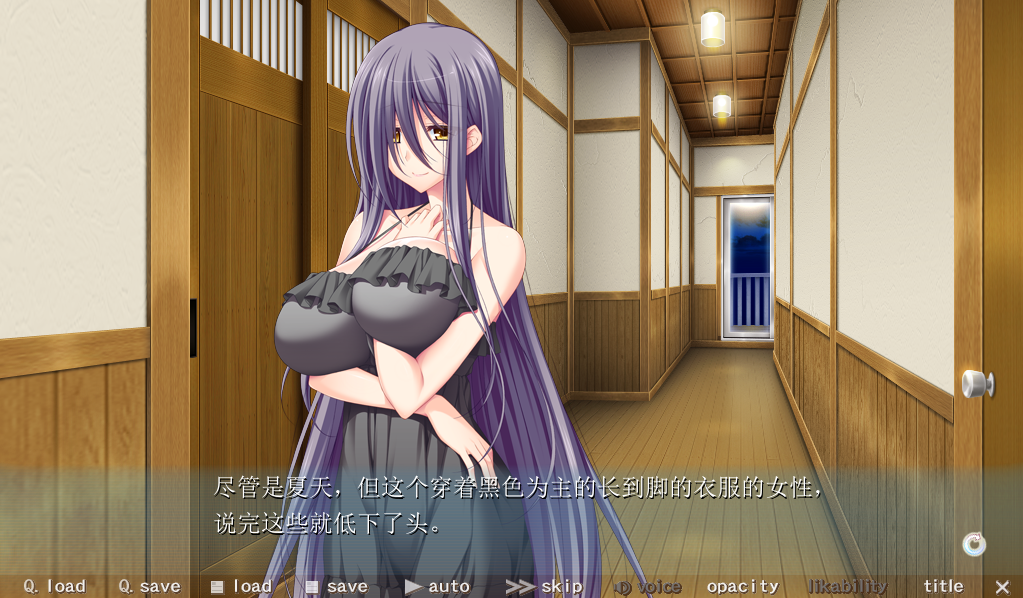Quick save with the Q.save button
The image size is (1023, 598).
click(x=149, y=587)
